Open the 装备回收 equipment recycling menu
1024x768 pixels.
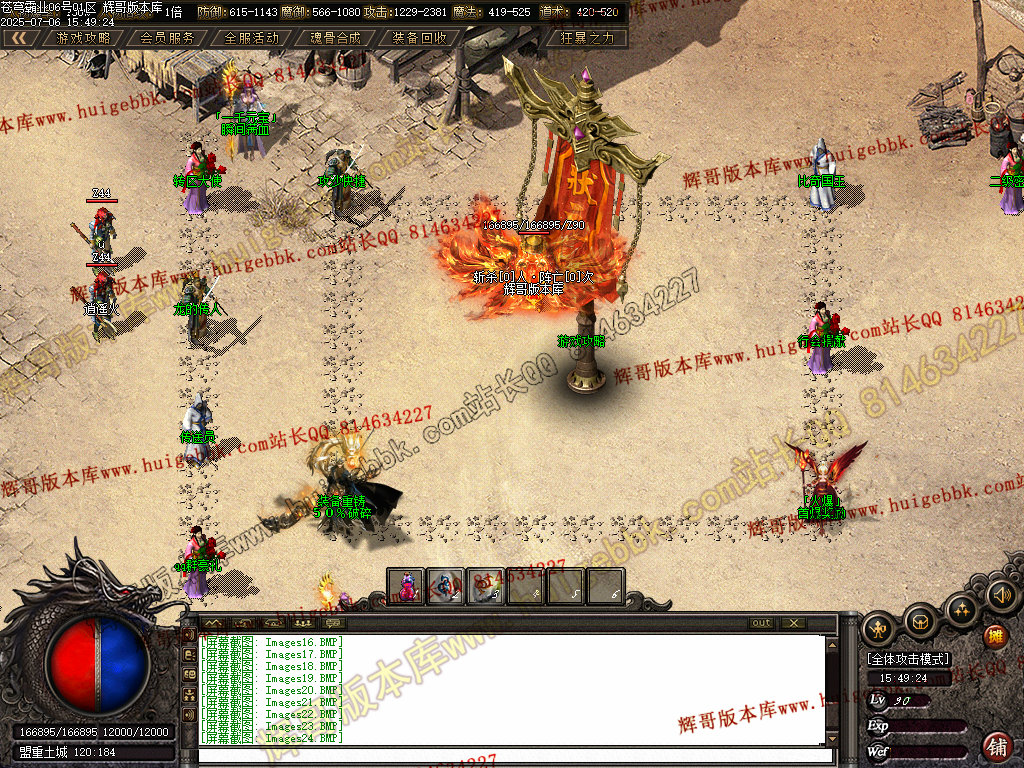coord(419,38)
